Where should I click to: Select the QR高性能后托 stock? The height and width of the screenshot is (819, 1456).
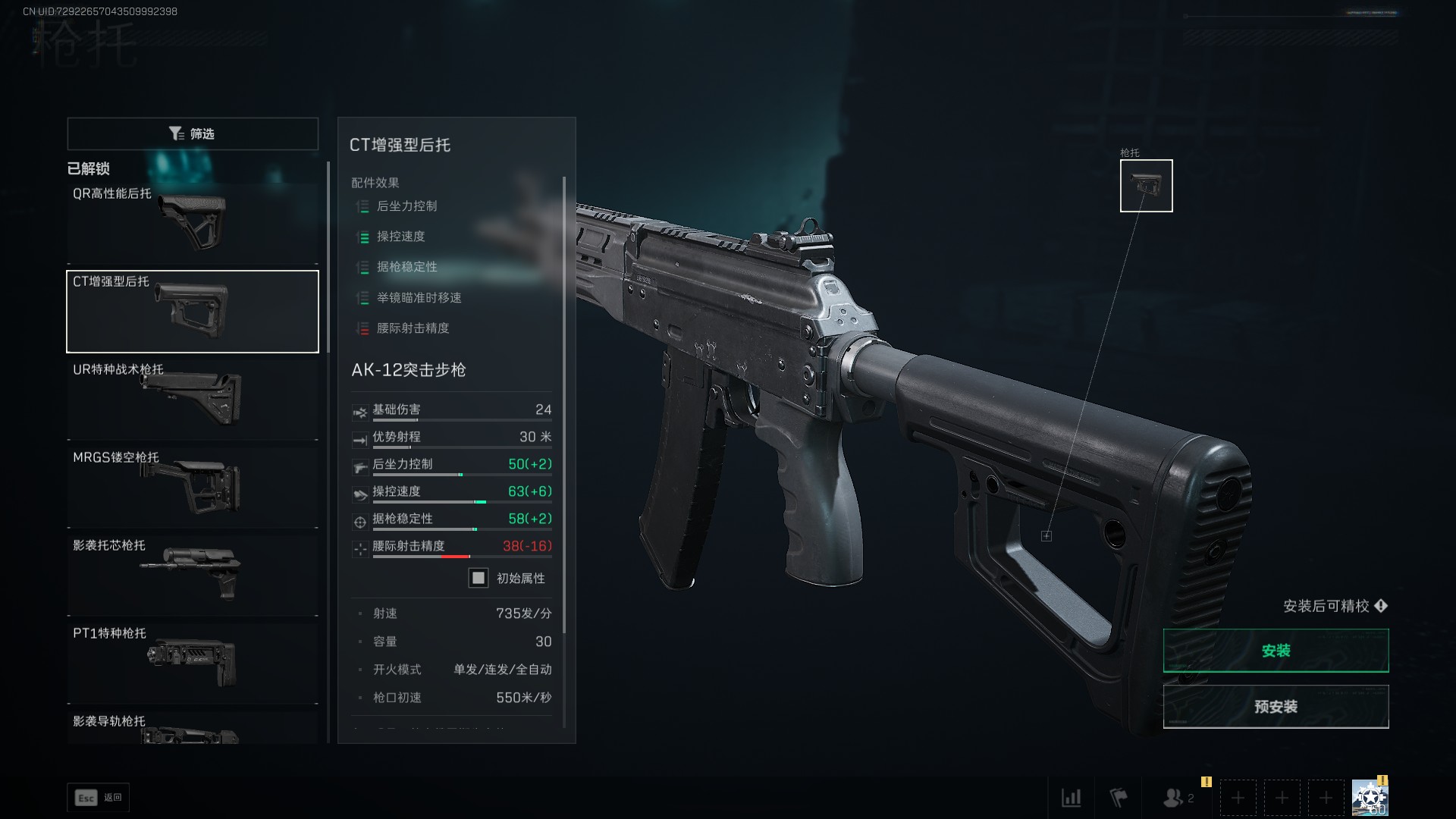click(192, 224)
